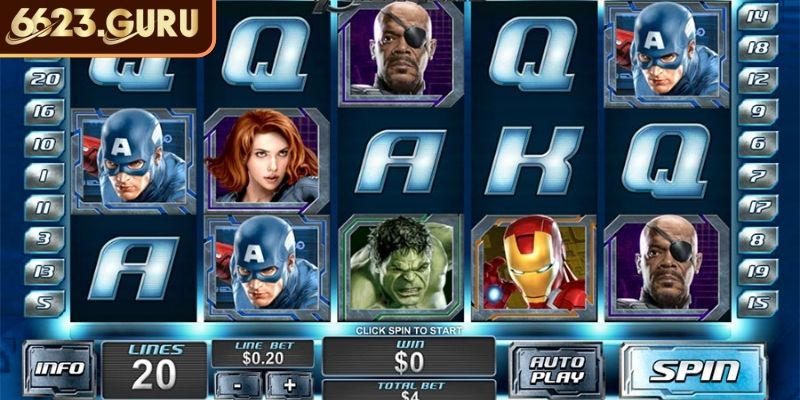Choose payline marker 13
This screenshot has height=400, width=800.
point(44,271)
